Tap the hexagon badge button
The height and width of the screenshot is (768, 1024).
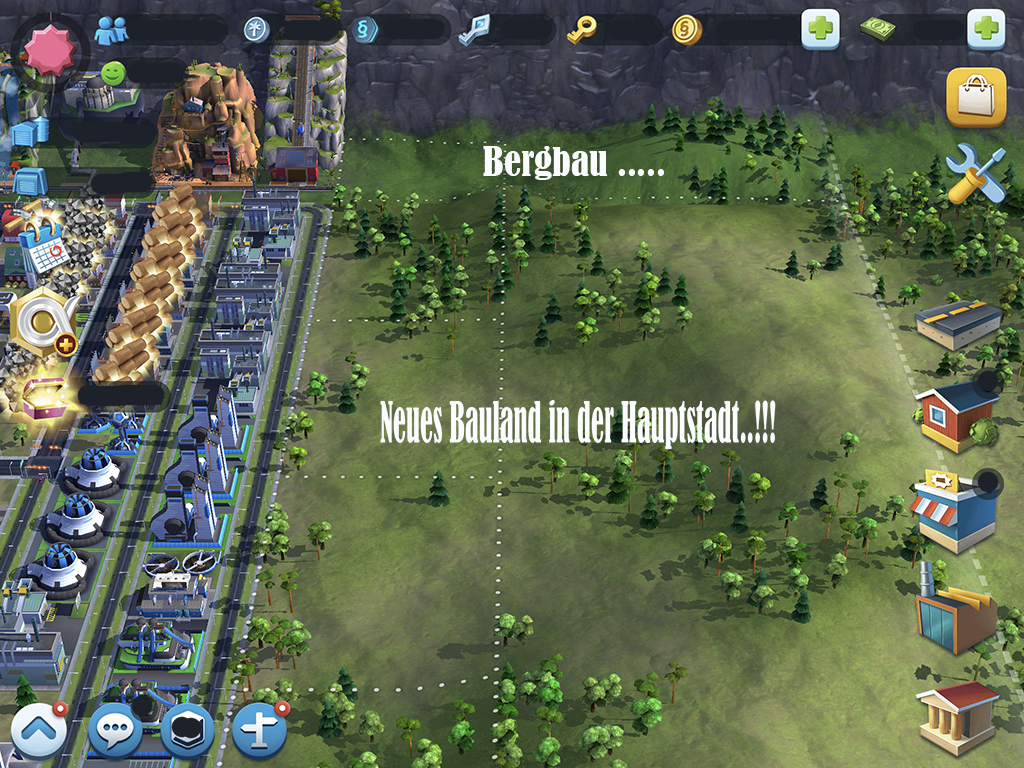[x=187, y=731]
